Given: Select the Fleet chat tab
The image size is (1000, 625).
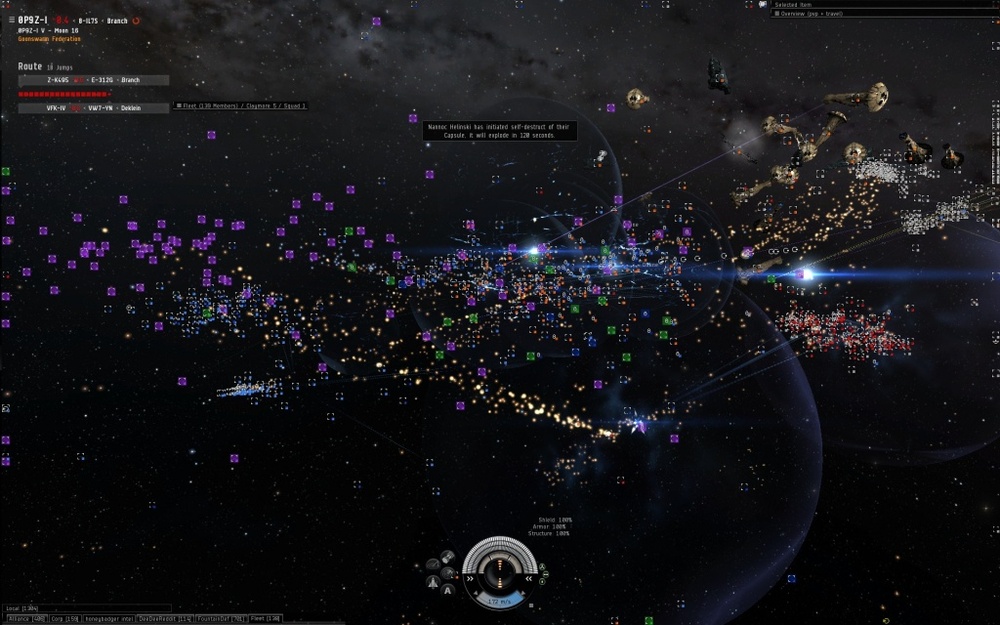Looking at the screenshot, I should tap(265, 619).
